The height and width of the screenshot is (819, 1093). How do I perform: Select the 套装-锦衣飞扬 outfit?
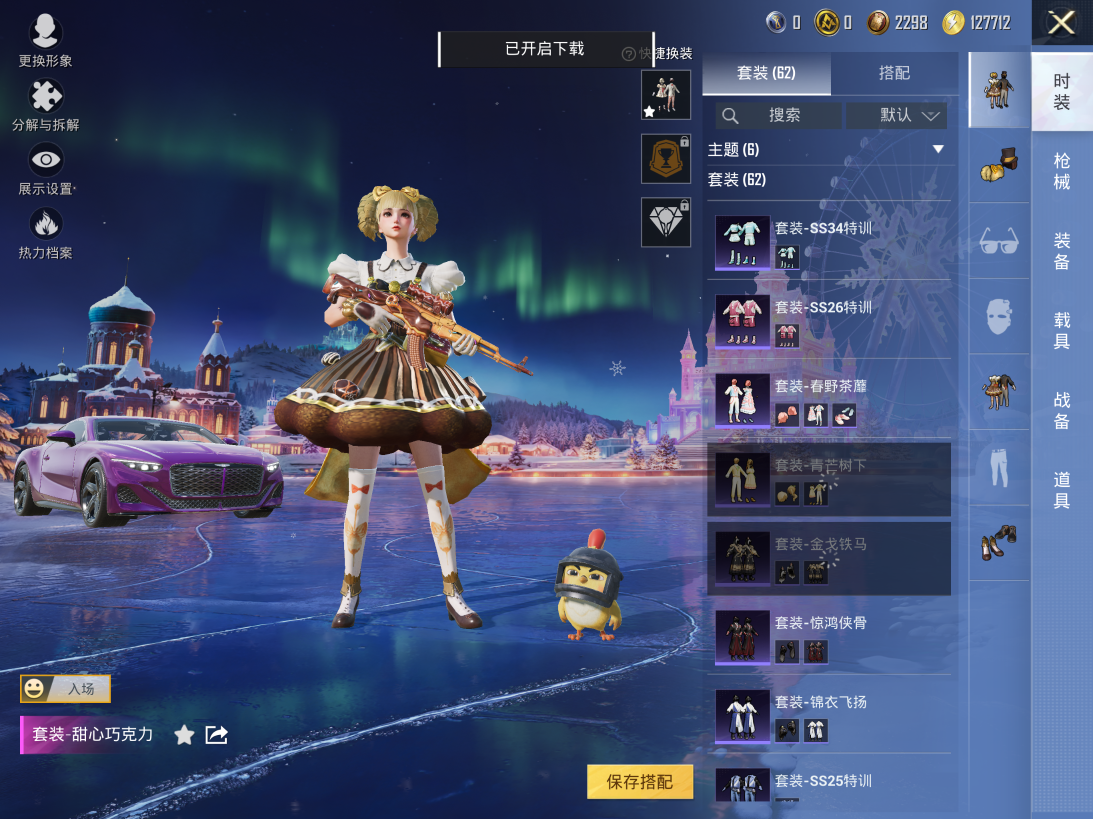[x=828, y=715]
